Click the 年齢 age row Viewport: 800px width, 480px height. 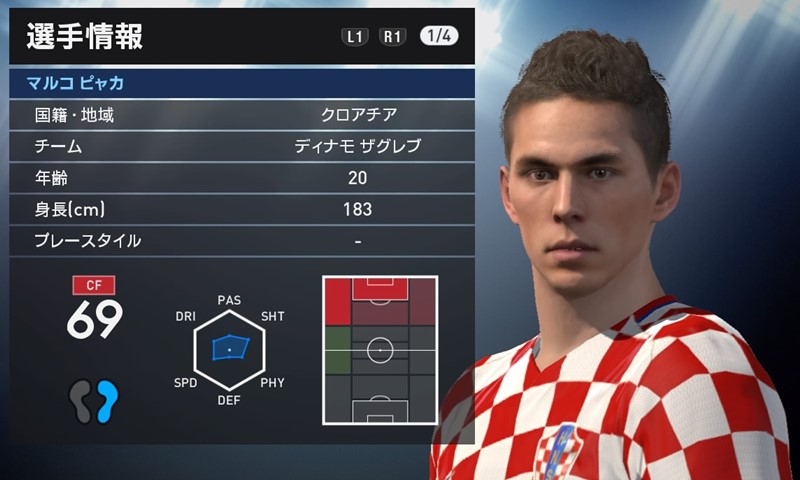coord(242,178)
